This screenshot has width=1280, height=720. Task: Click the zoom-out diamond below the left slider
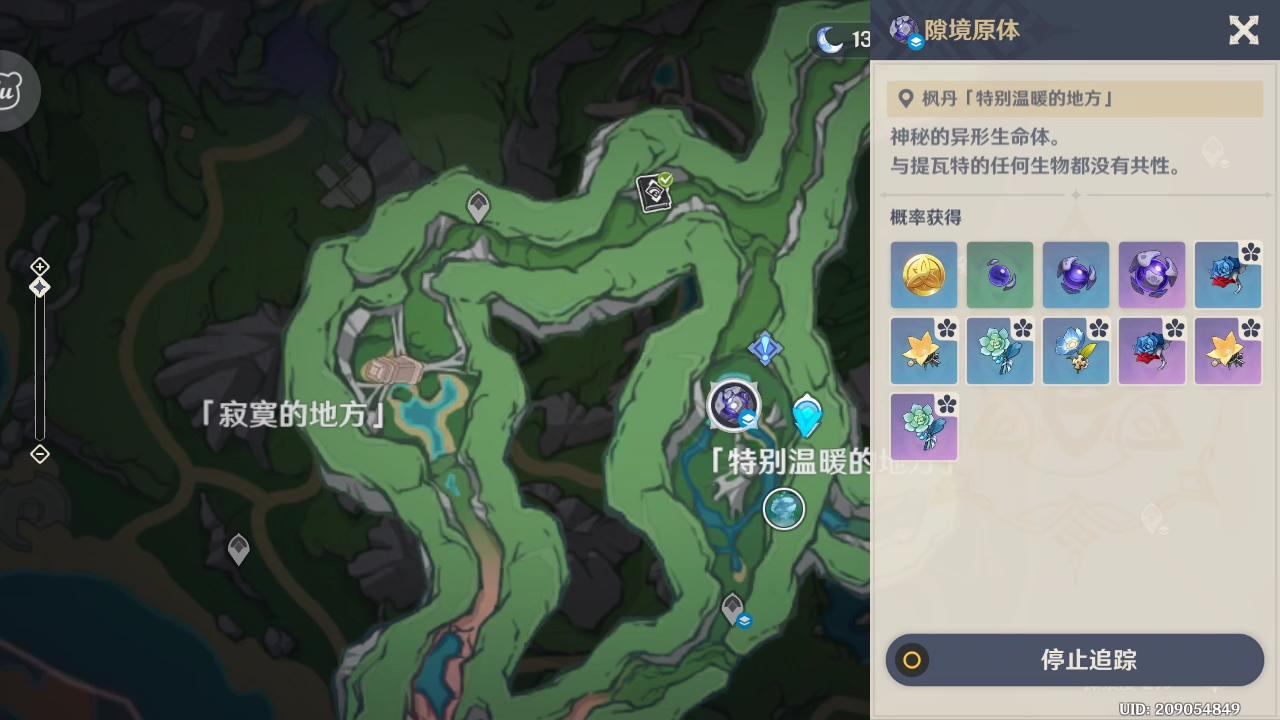40,454
